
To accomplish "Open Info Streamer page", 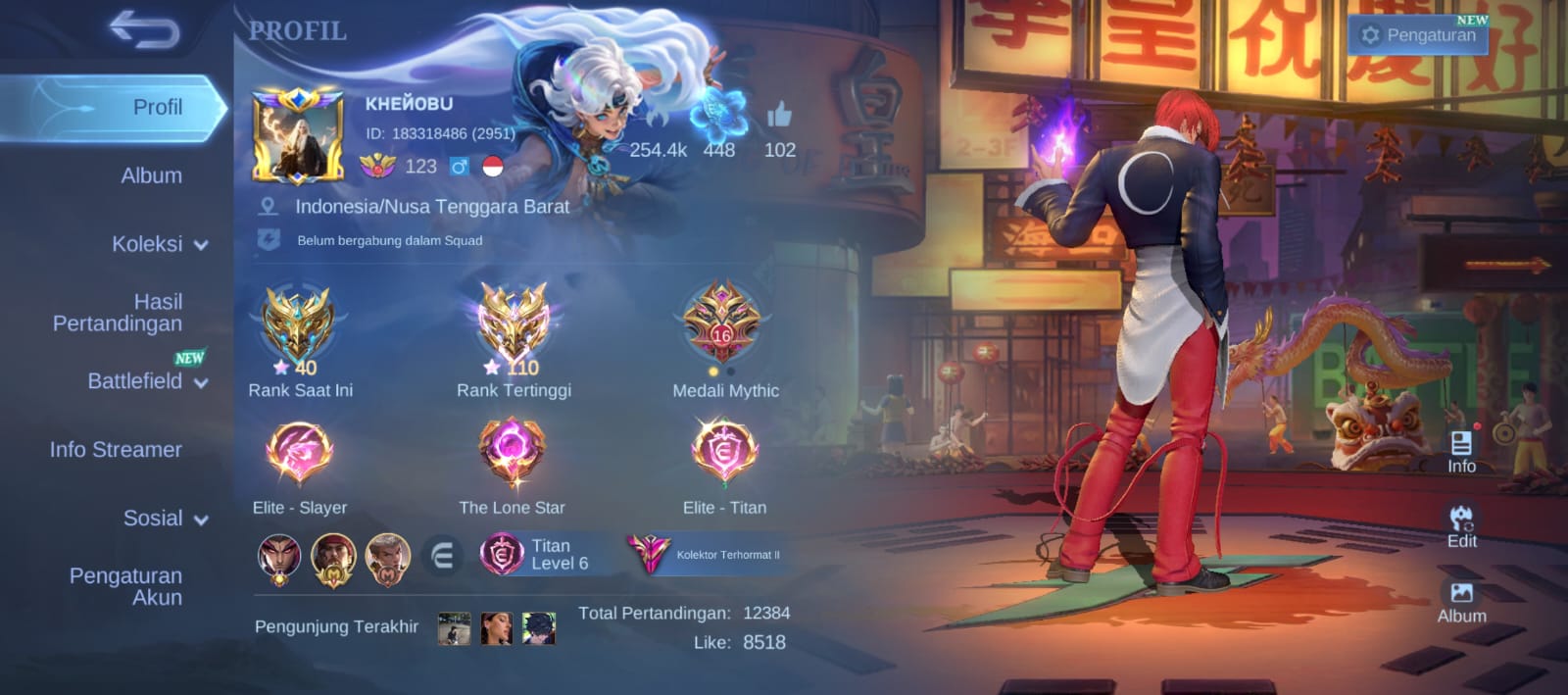I will [116, 450].
